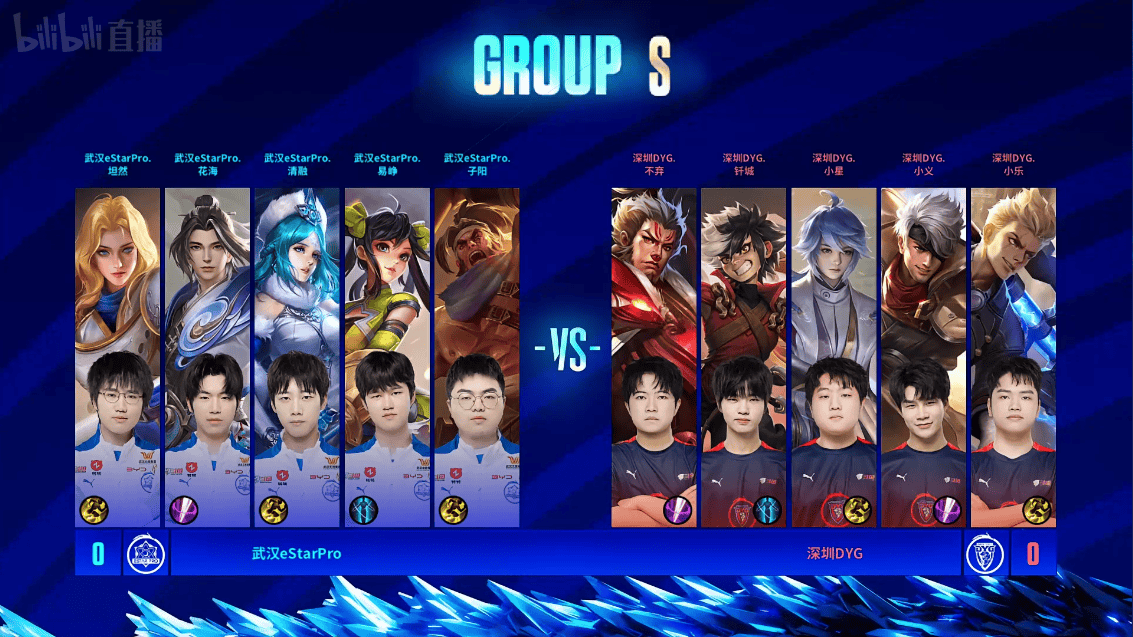Image resolution: width=1133 pixels, height=637 pixels.
Task: Click the 武汉eStarPro team logo
Action: (146, 554)
